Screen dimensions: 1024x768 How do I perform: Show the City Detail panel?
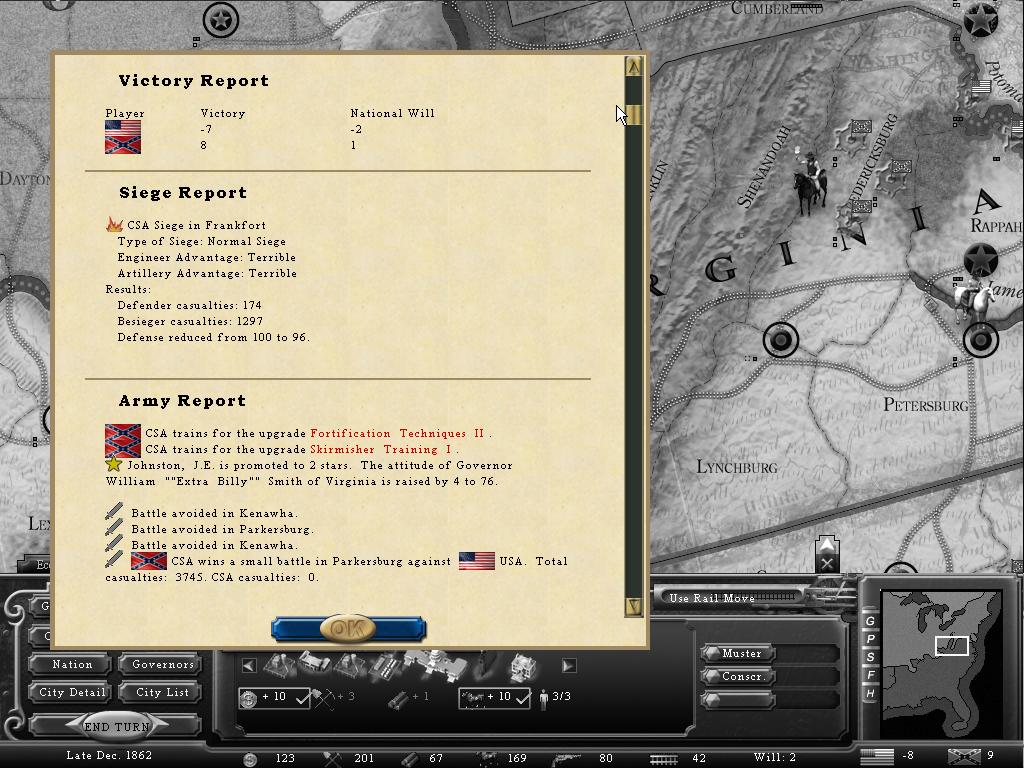tap(72, 692)
